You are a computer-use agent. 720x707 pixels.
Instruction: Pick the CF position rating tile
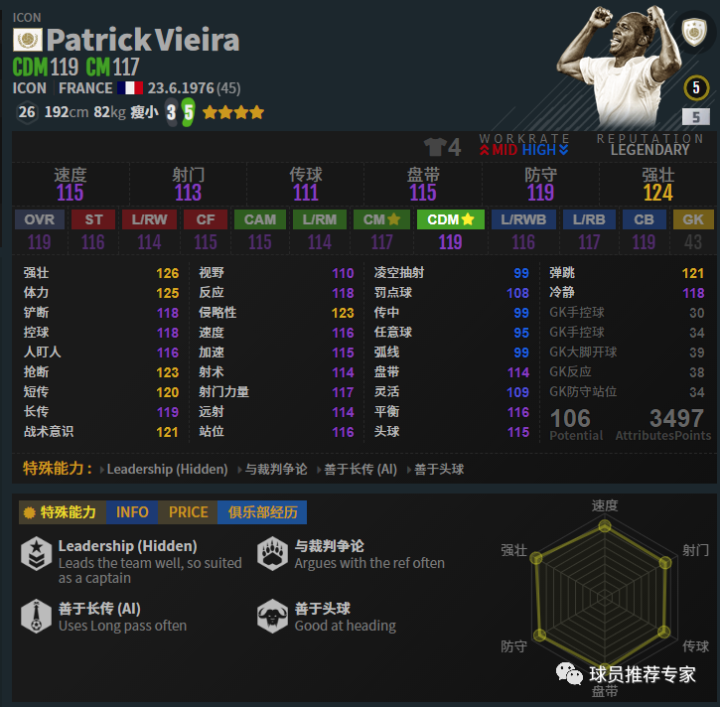coord(205,219)
